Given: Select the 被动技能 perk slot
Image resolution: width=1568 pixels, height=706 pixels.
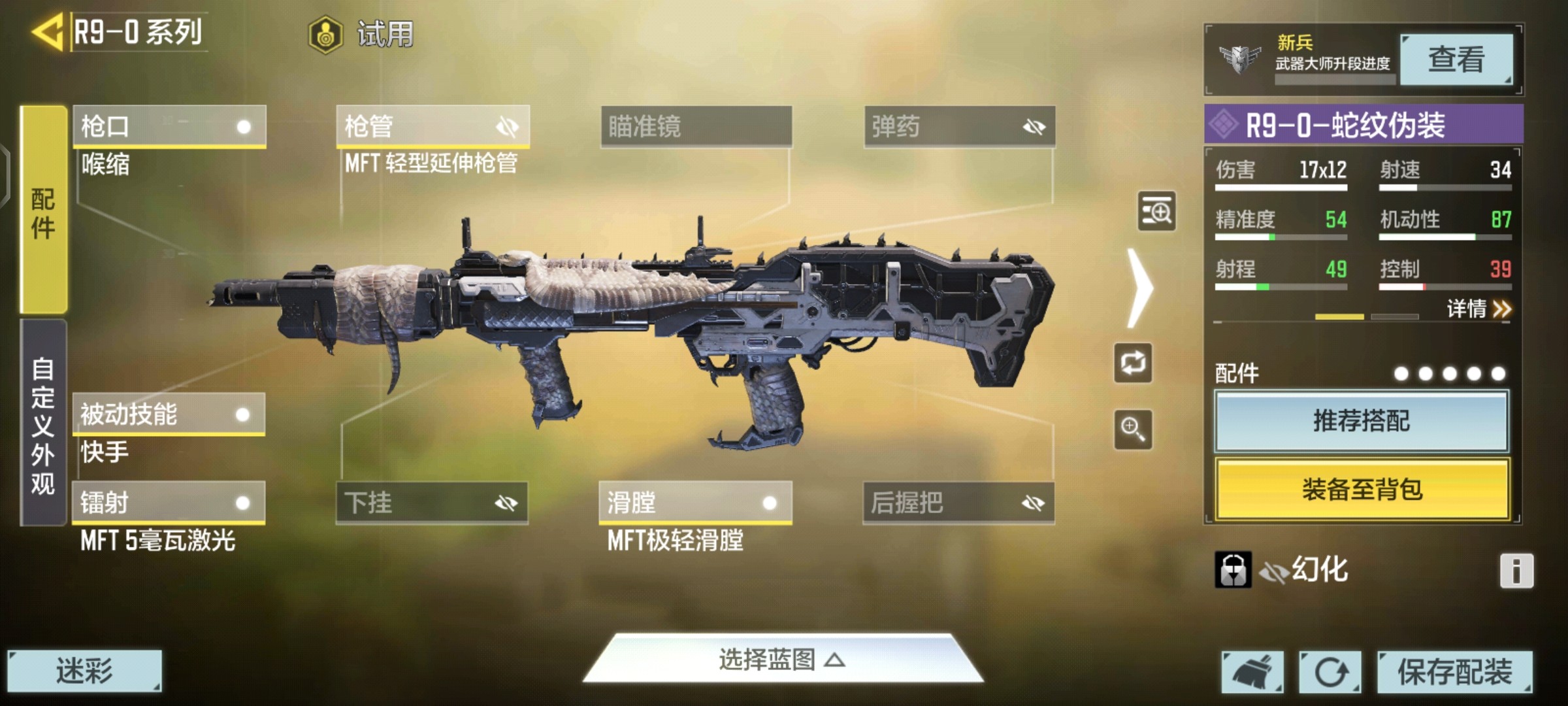Looking at the screenshot, I should tap(169, 414).
